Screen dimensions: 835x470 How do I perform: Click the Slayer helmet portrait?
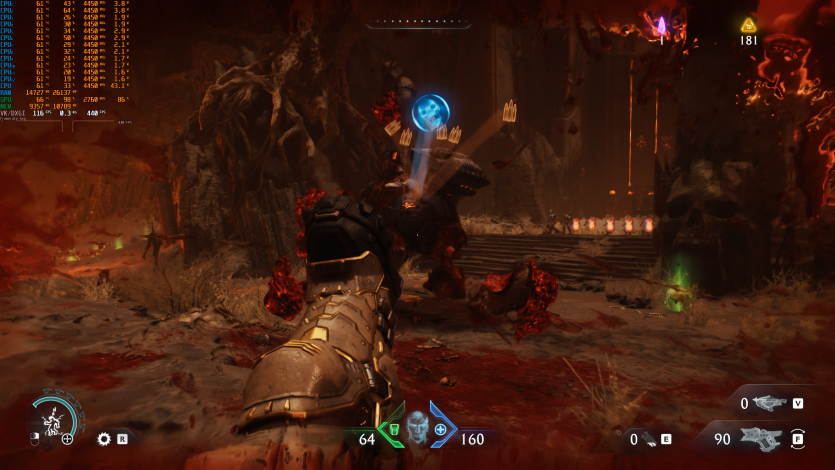click(416, 429)
